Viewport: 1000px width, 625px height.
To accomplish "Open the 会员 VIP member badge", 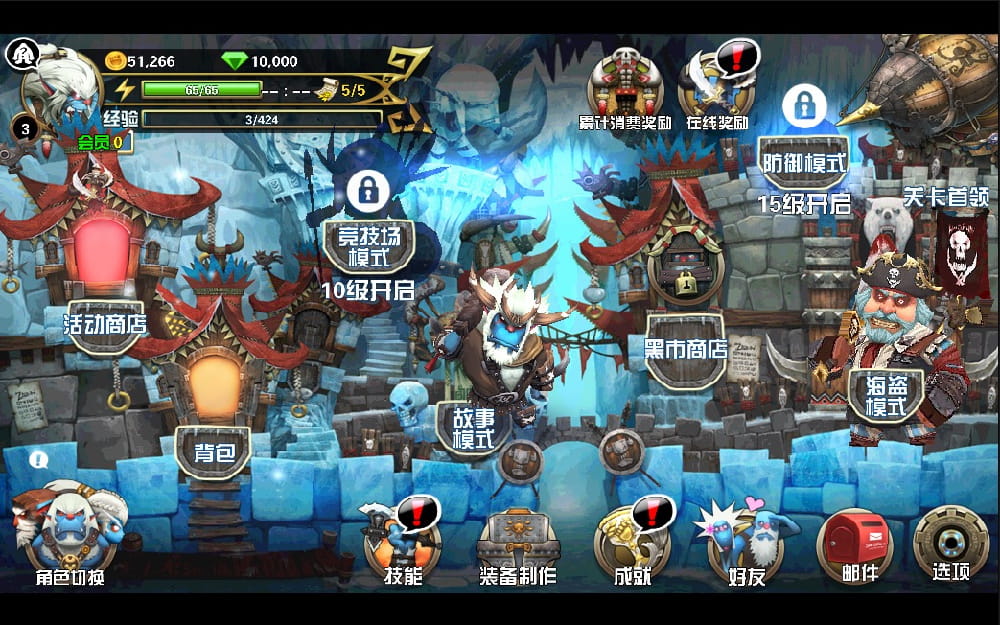I will pos(102,142).
